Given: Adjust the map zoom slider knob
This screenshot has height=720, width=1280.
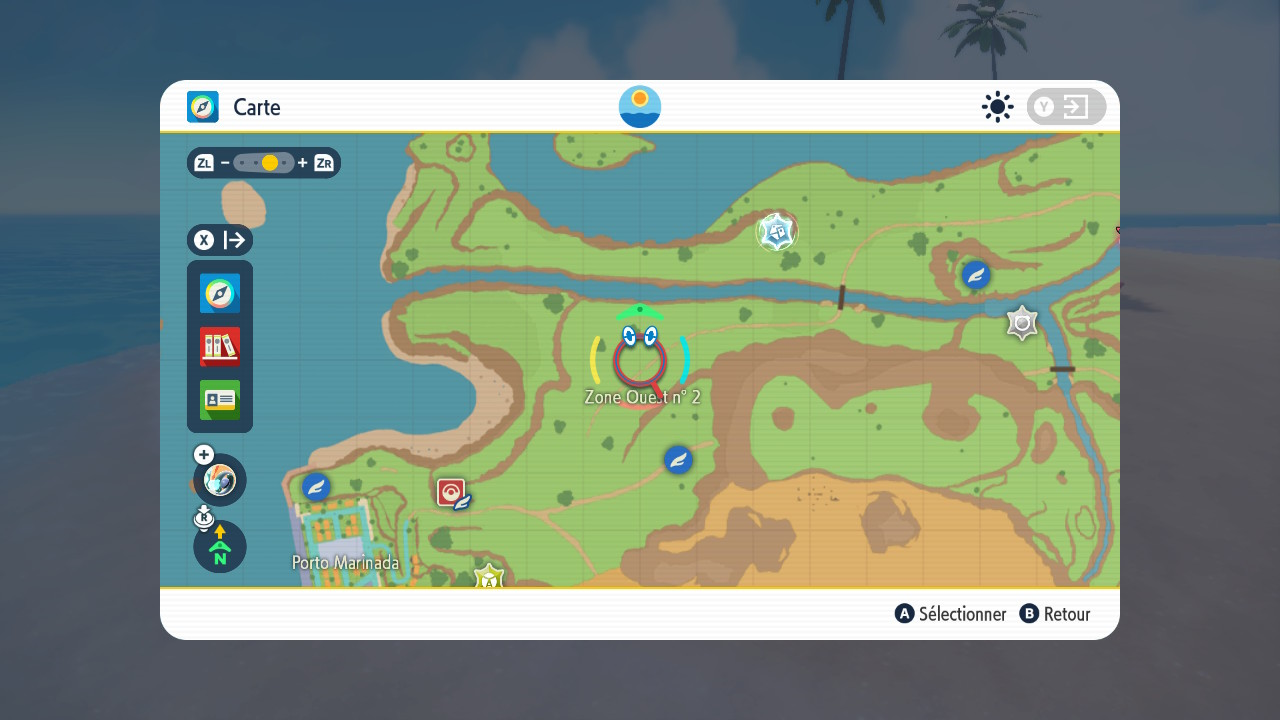Looking at the screenshot, I should (269, 163).
